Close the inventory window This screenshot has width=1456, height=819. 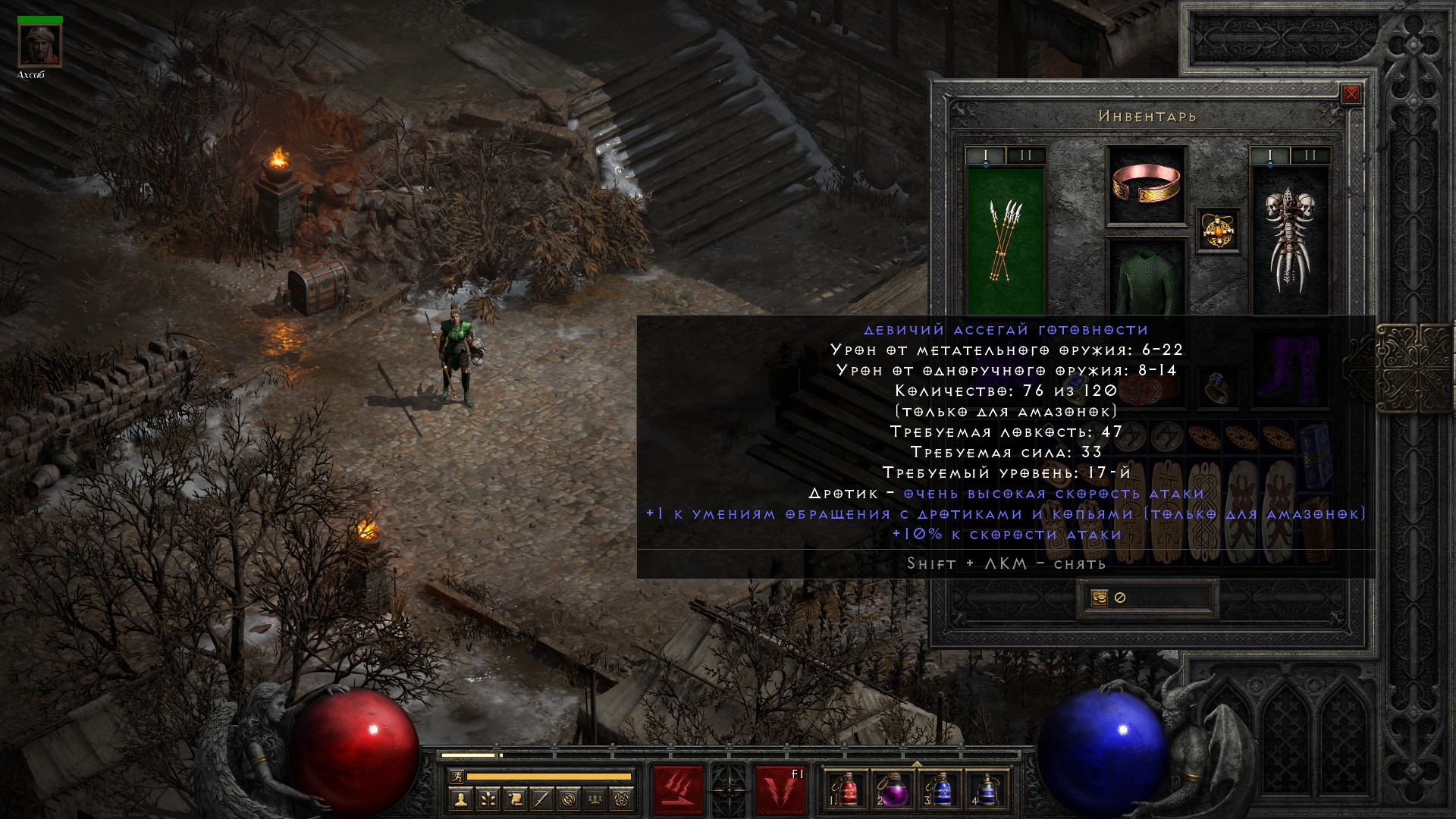[x=1351, y=95]
